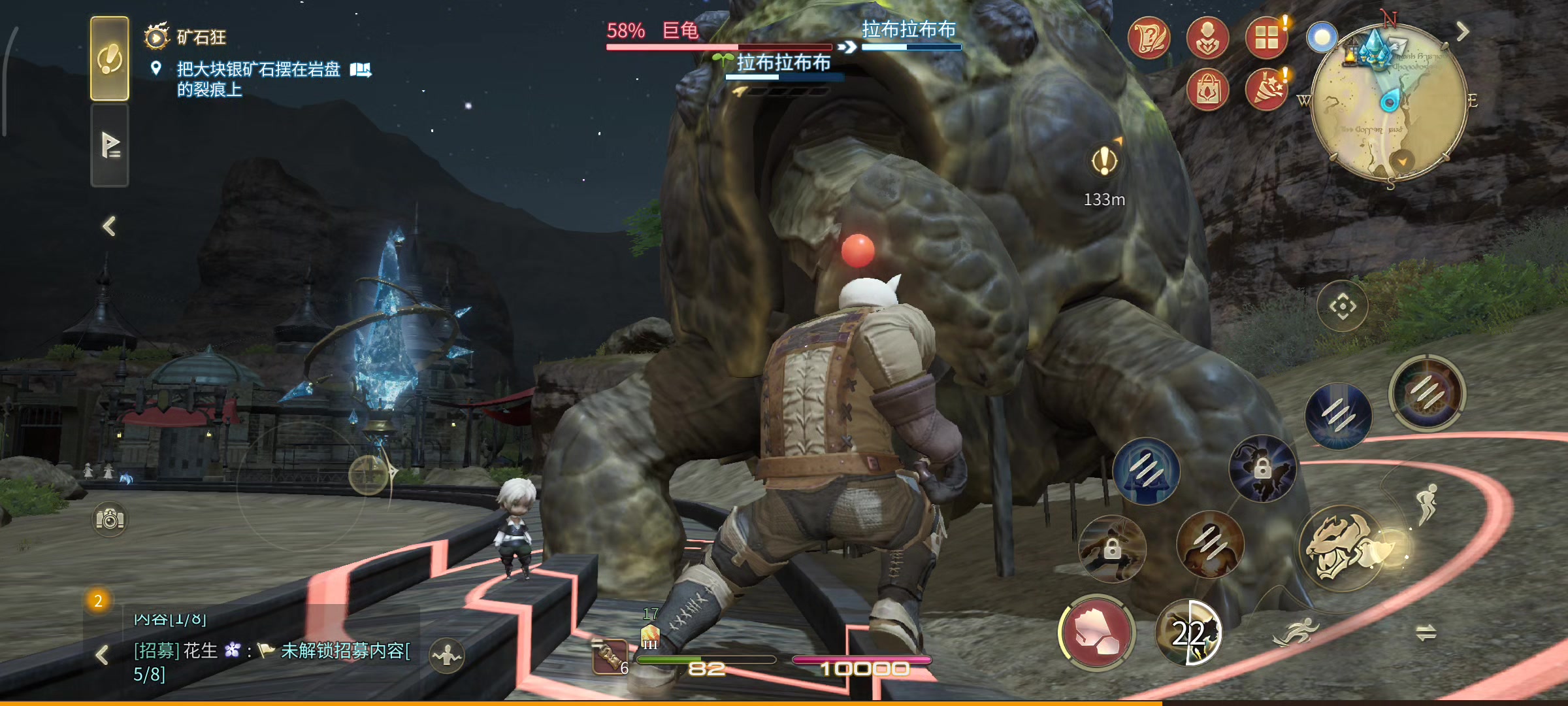Expand the arrow beside the minimap

(1463, 31)
